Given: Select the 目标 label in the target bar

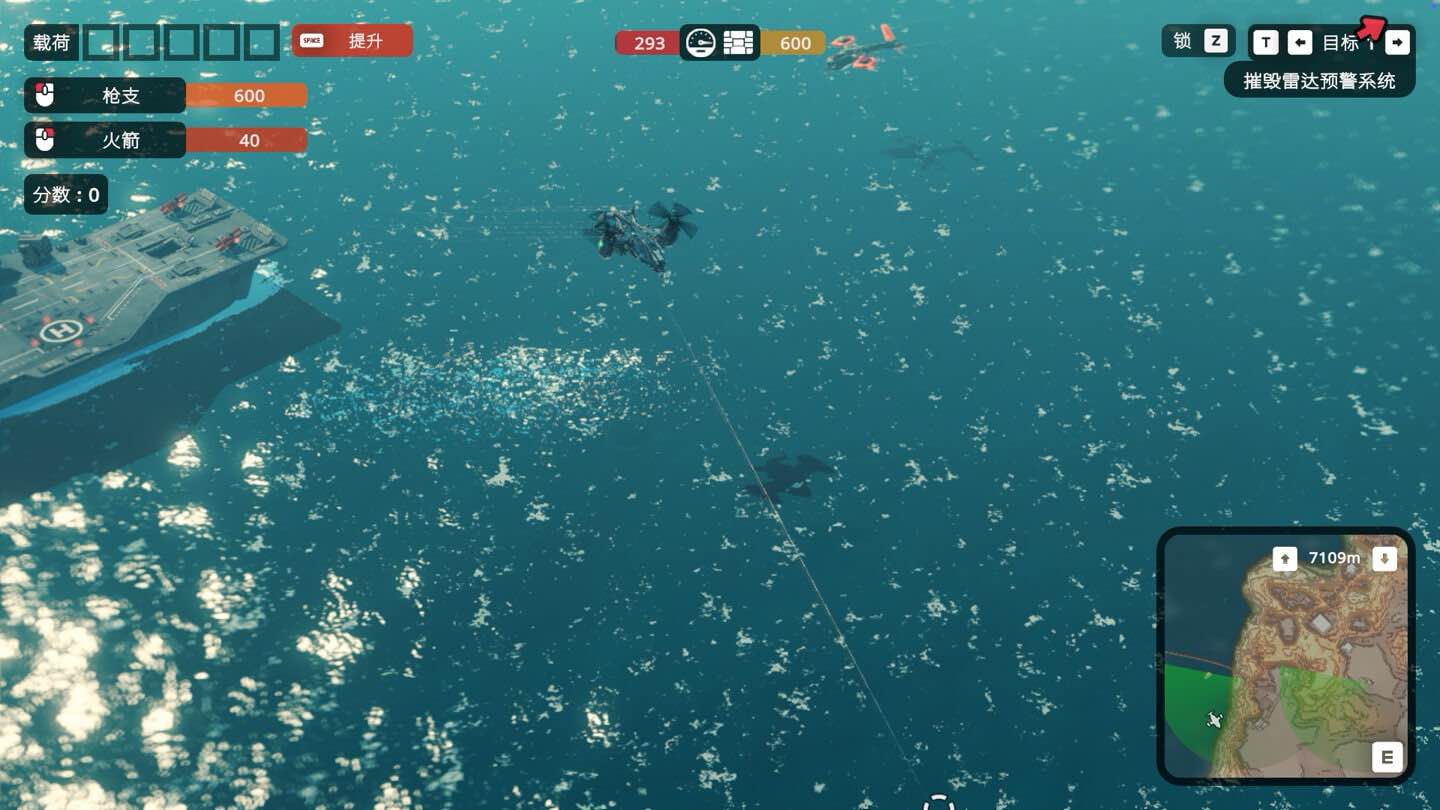Looking at the screenshot, I should 1341,42.
